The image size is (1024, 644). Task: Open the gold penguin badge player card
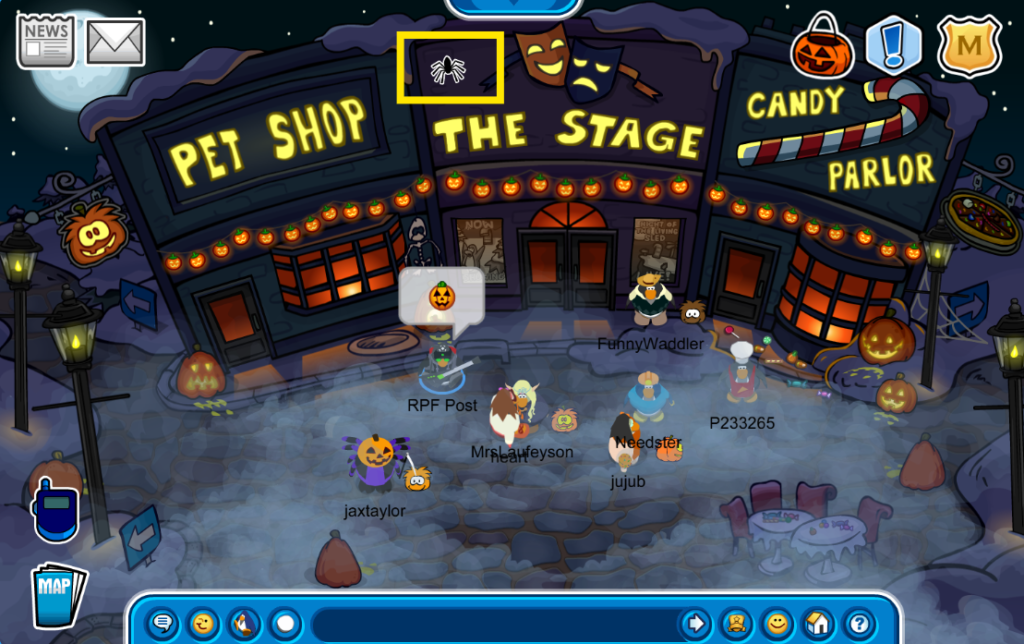click(x=735, y=624)
